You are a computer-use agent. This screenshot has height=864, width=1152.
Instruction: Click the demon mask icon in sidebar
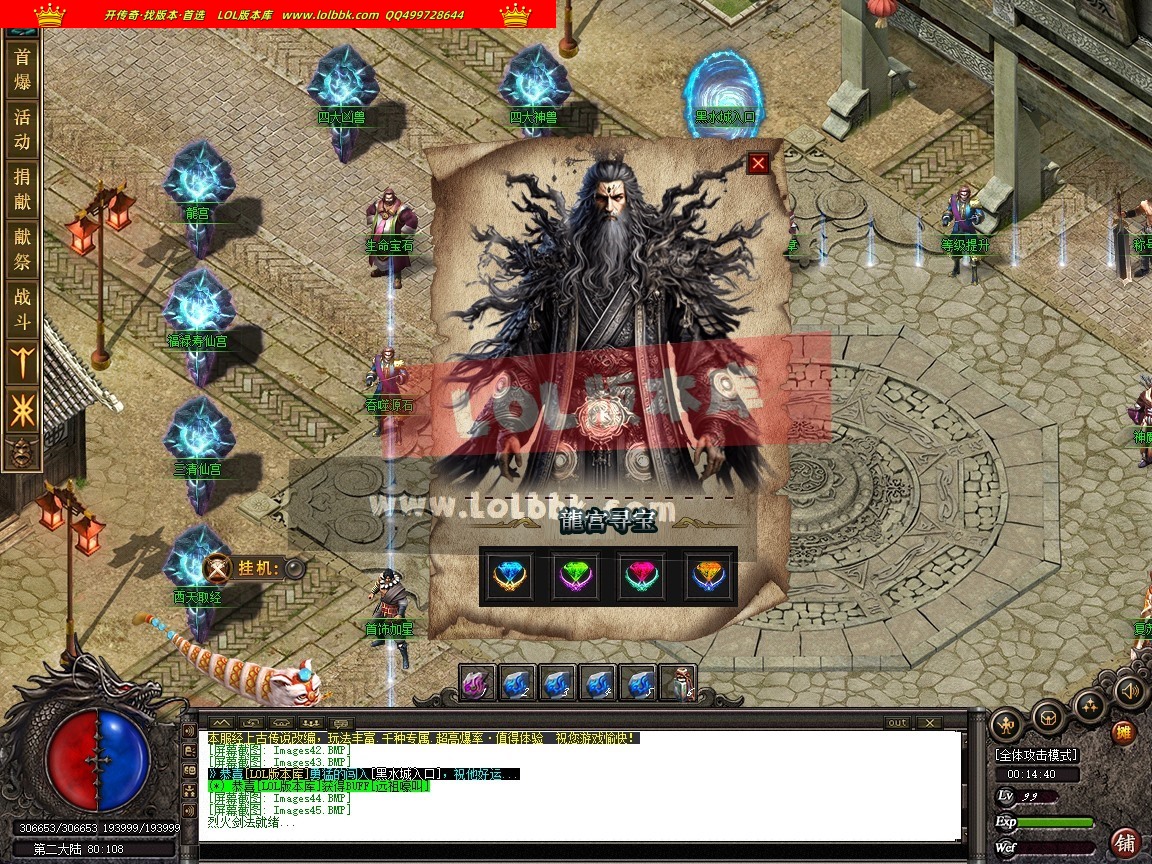pos(22,453)
